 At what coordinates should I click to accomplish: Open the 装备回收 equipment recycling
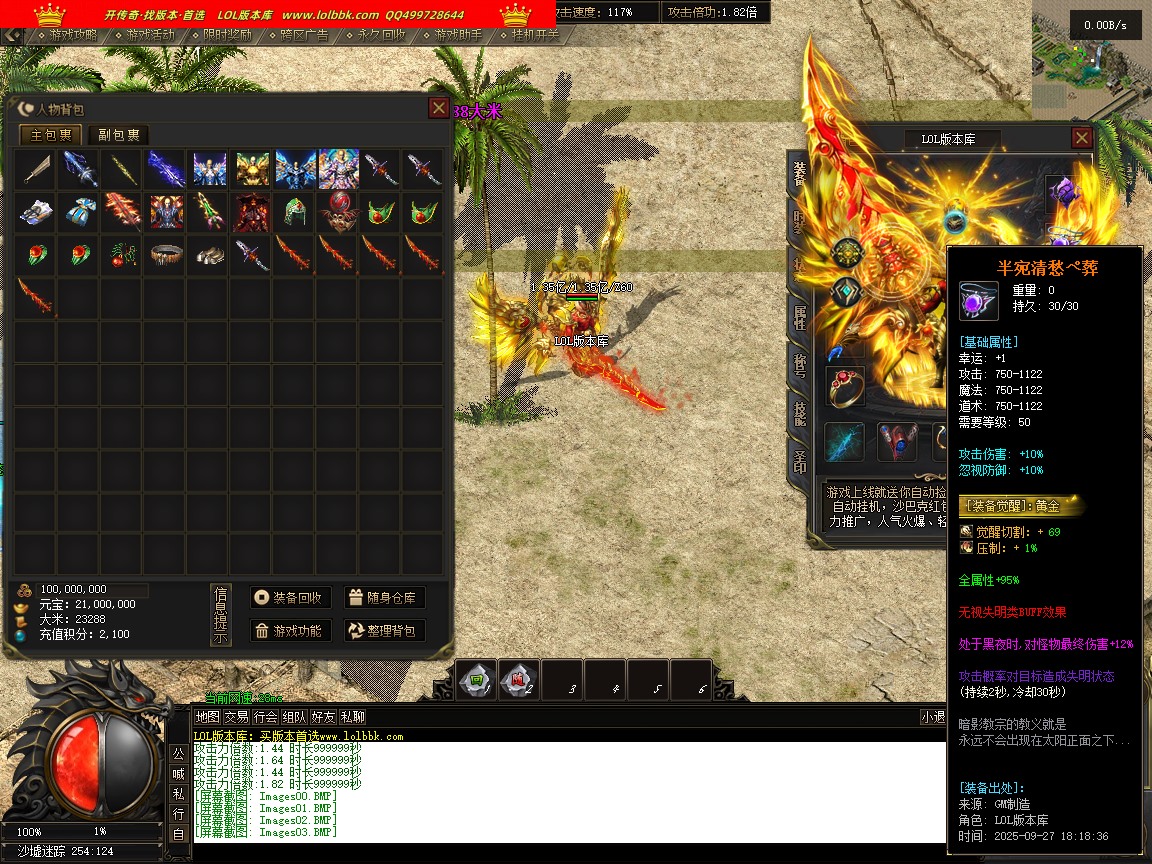point(290,598)
